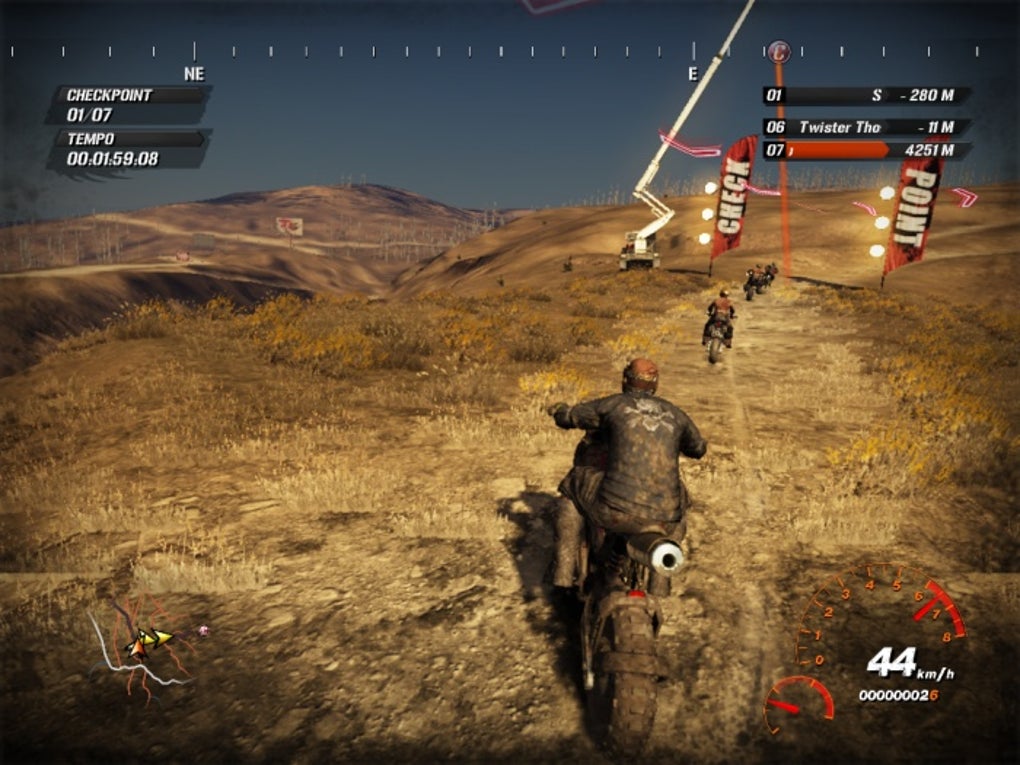Select the first-place racer row

tap(866, 96)
